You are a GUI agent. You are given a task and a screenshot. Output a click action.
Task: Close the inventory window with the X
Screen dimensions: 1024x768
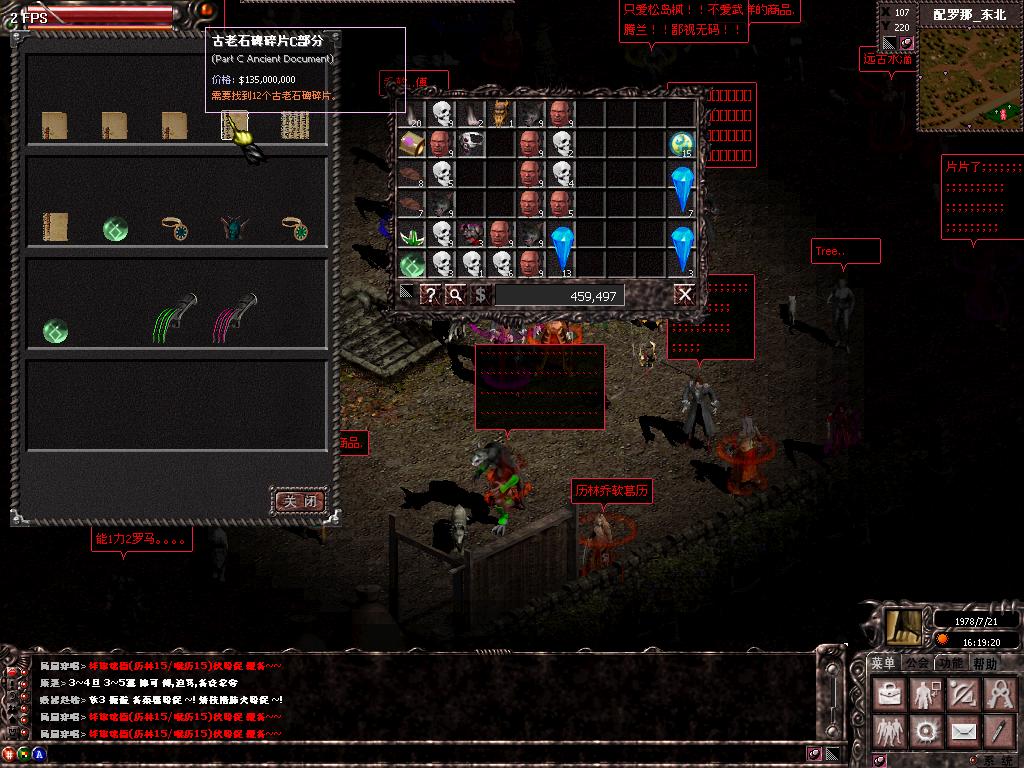(684, 294)
